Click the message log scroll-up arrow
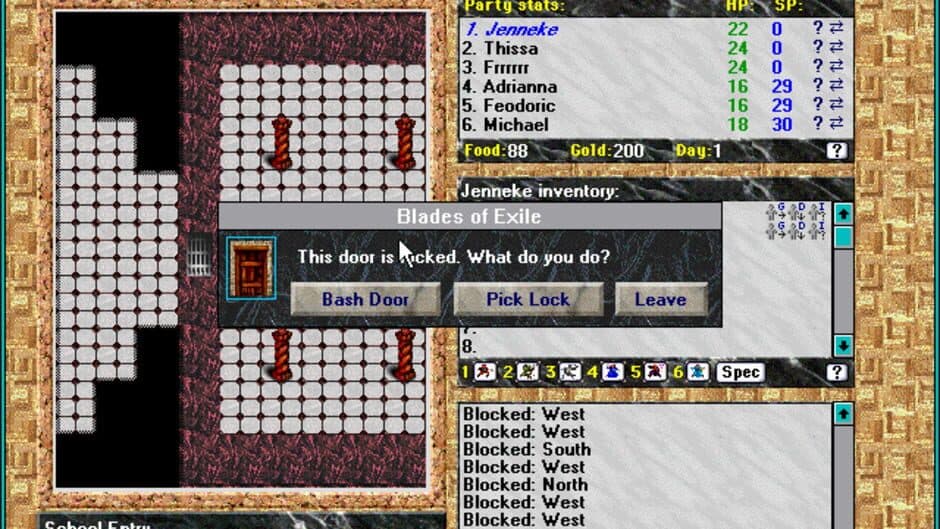 click(843, 413)
